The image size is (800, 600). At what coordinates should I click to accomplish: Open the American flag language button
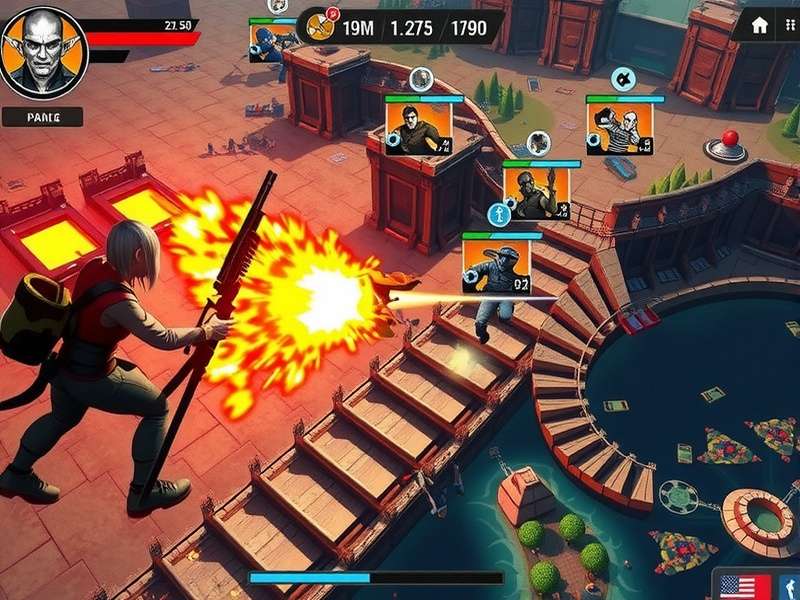(x=745, y=587)
